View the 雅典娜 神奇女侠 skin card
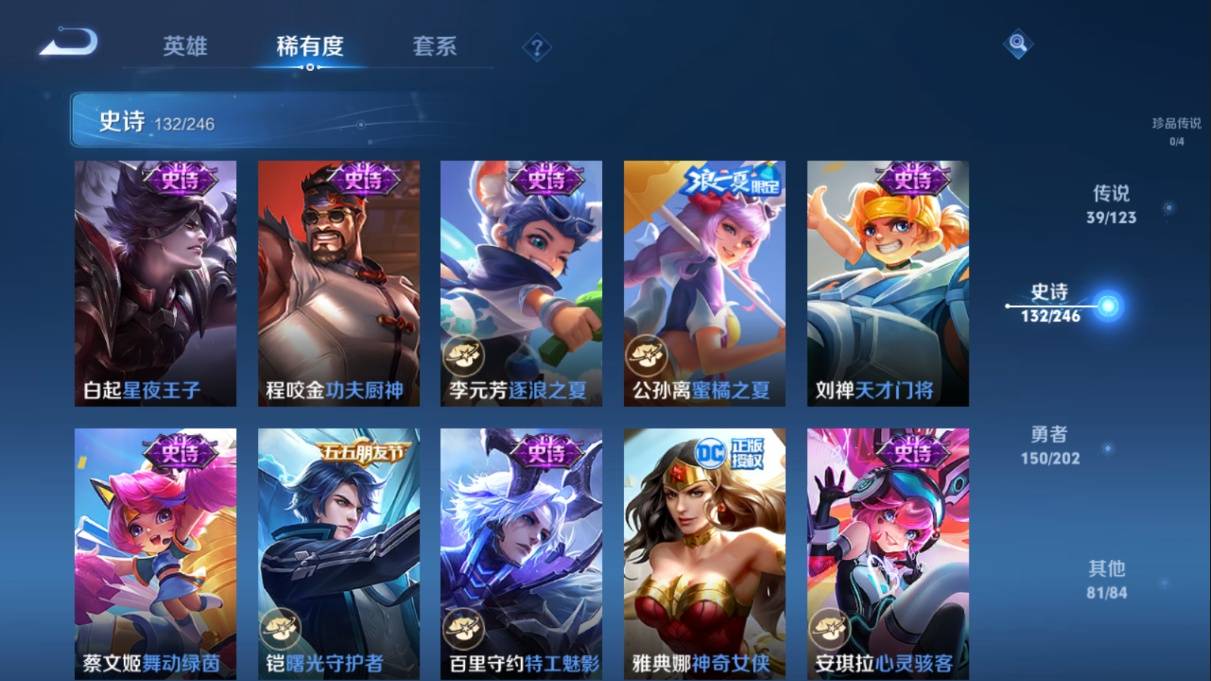 point(704,553)
